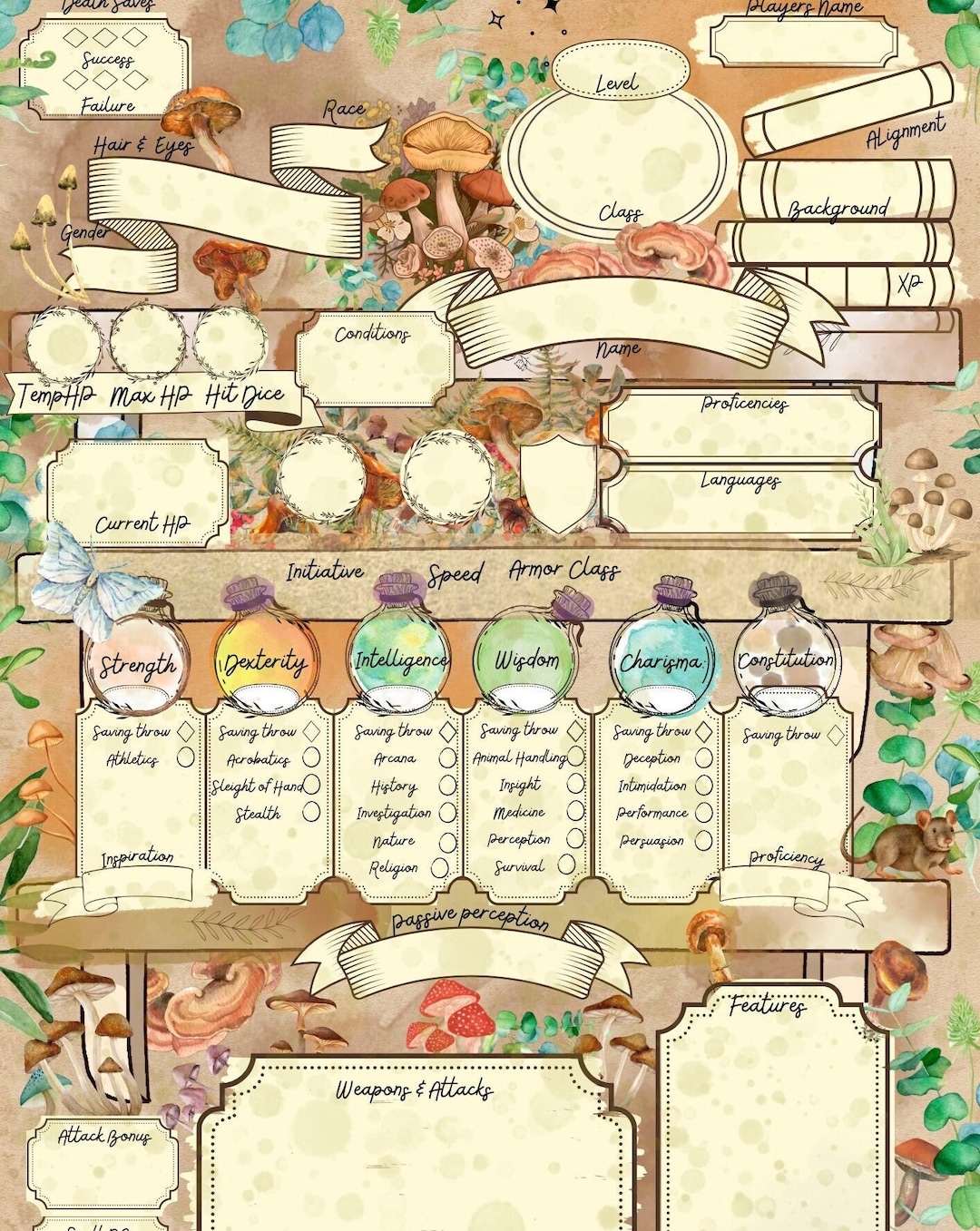This screenshot has height=1231, width=980.
Task: Click the character Name banner
Action: (x=617, y=319)
